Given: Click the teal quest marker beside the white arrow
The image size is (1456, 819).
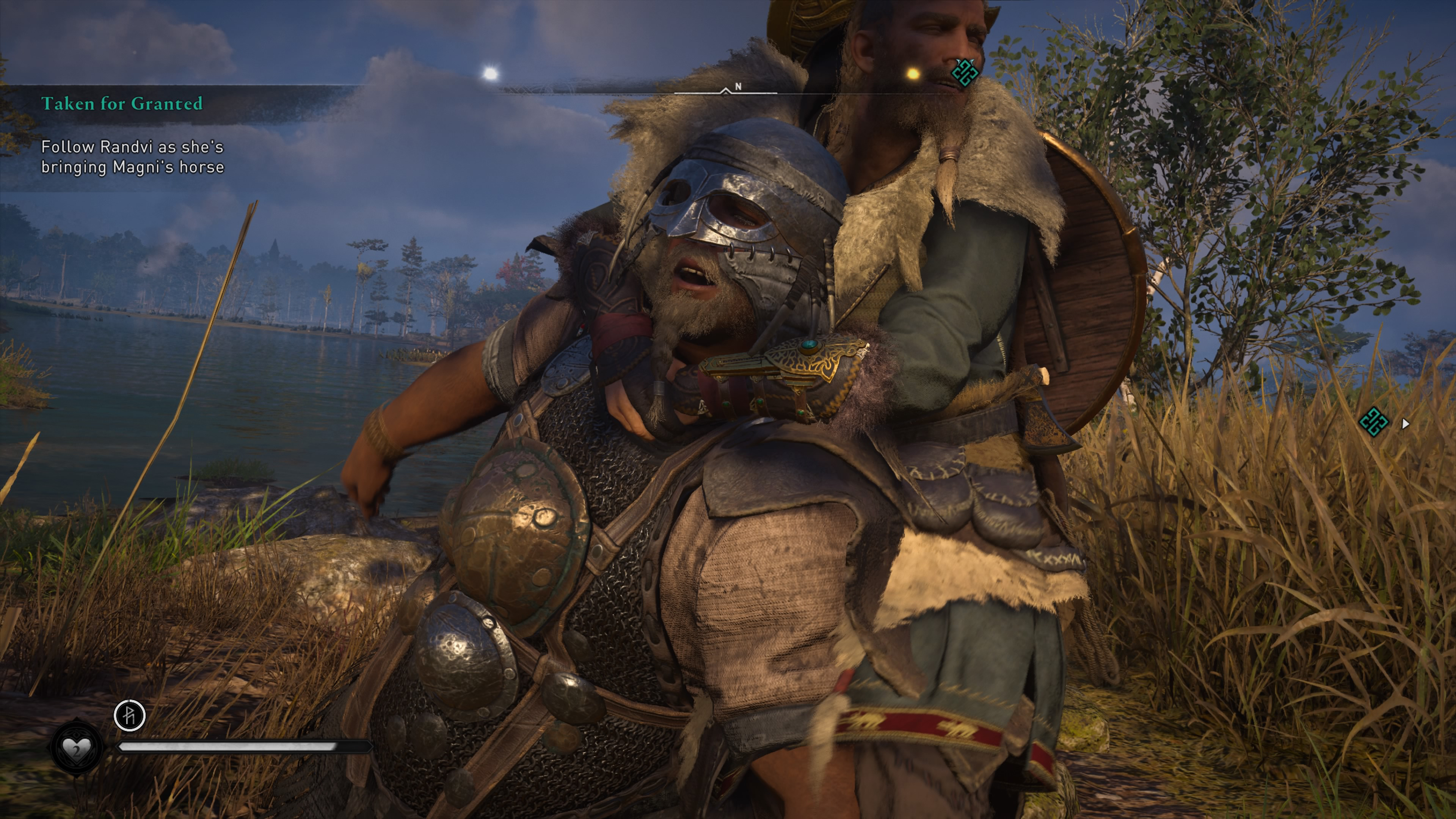Looking at the screenshot, I should 1373,422.
